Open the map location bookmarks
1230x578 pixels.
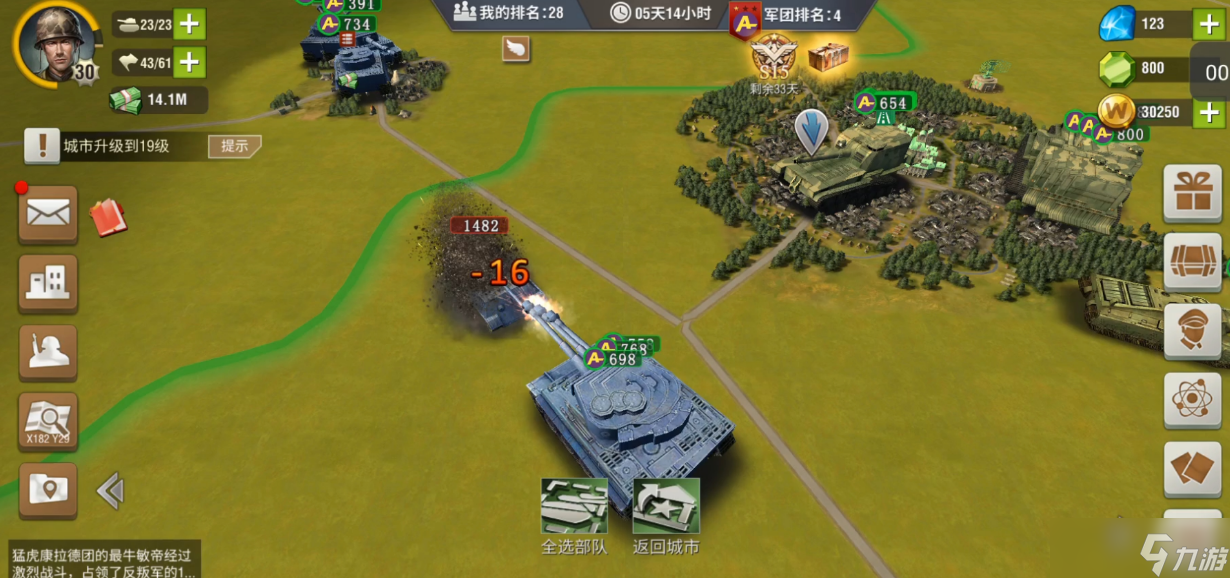coord(48,490)
